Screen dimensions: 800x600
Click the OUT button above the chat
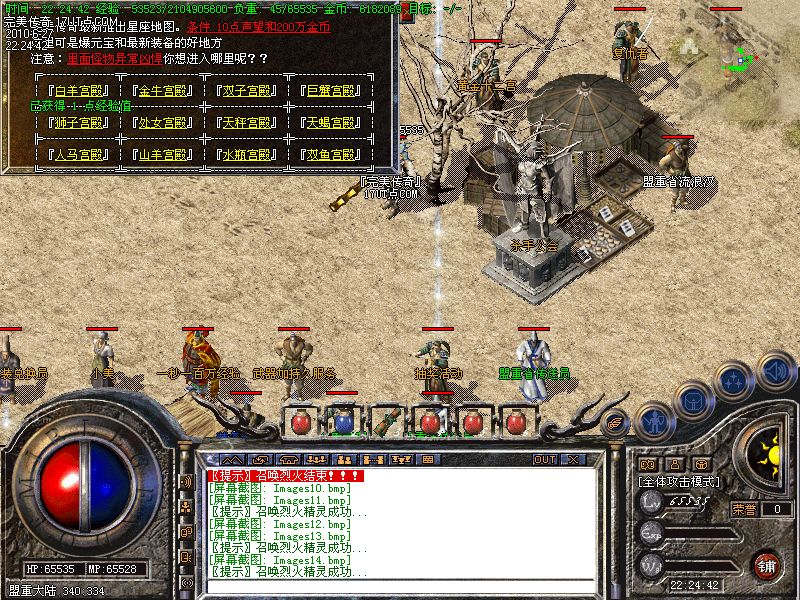[x=544, y=459]
